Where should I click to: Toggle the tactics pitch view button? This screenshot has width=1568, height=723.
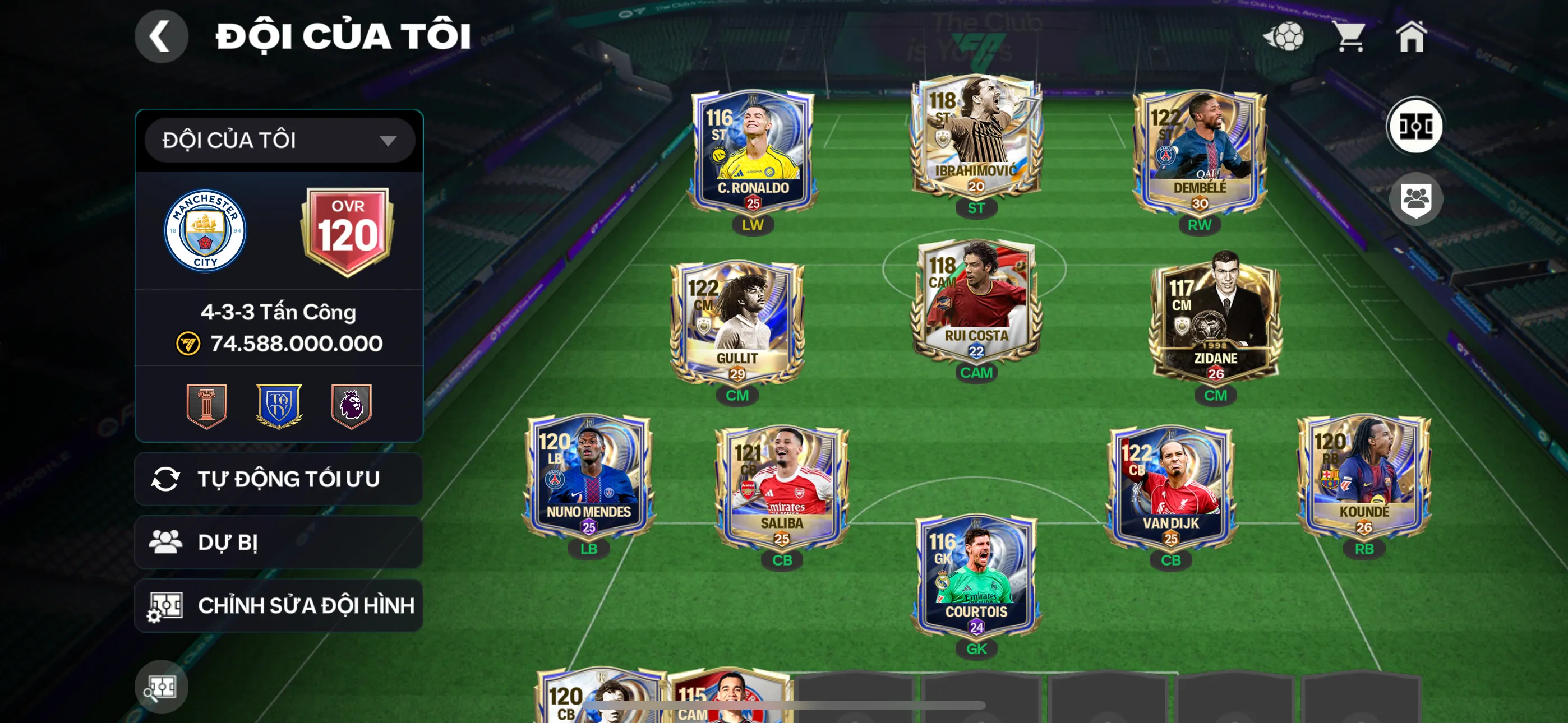point(1414,126)
